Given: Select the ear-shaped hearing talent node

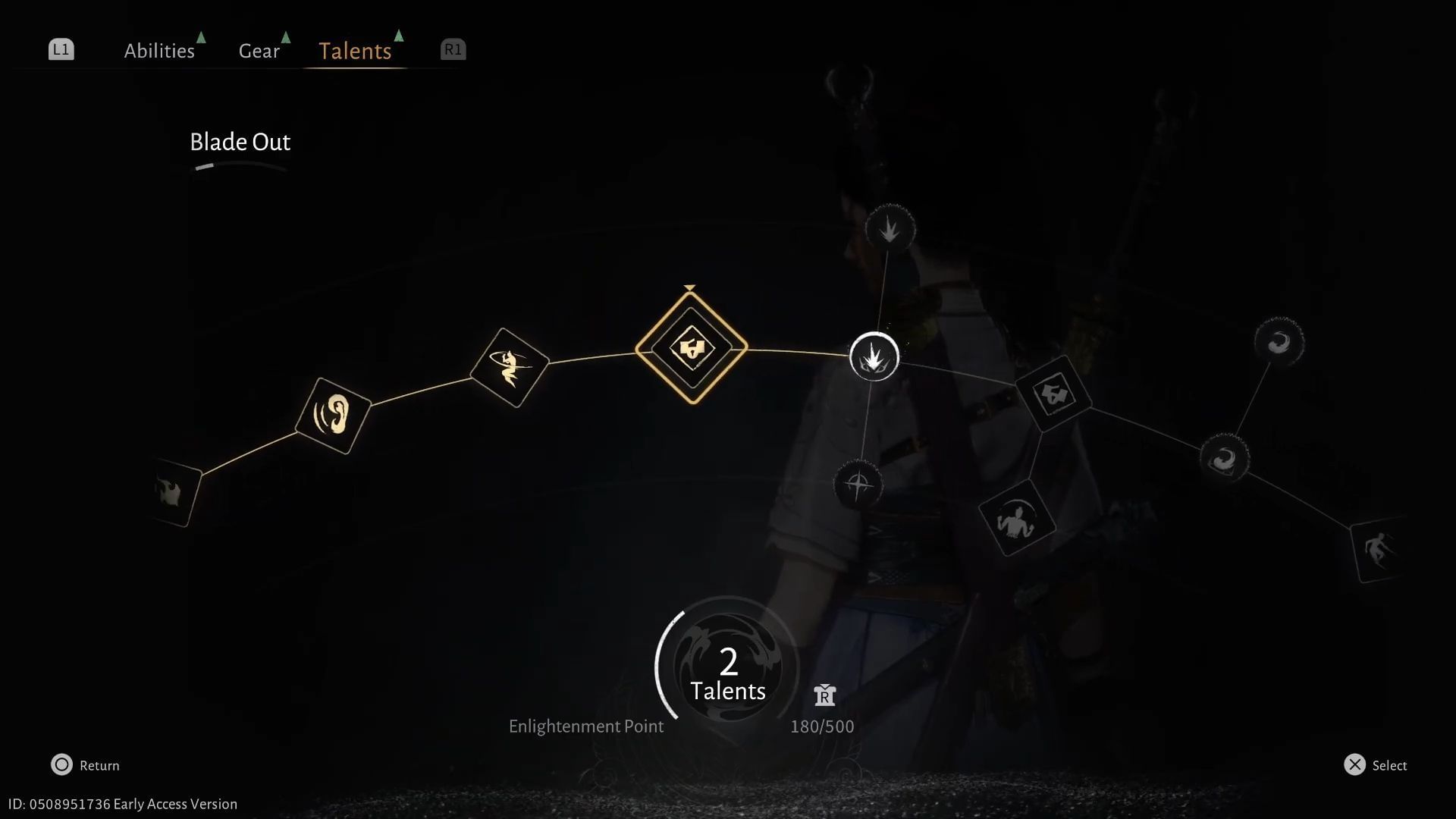Looking at the screenshot, I should [333, 413].
